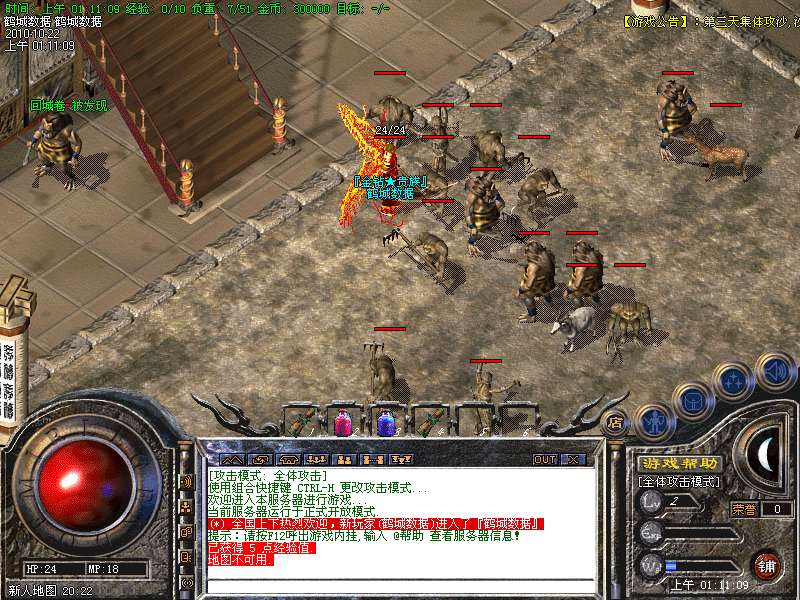Click the two-person group icon button
The height and width of the screenshot is (600, 800).
[344, 460]
